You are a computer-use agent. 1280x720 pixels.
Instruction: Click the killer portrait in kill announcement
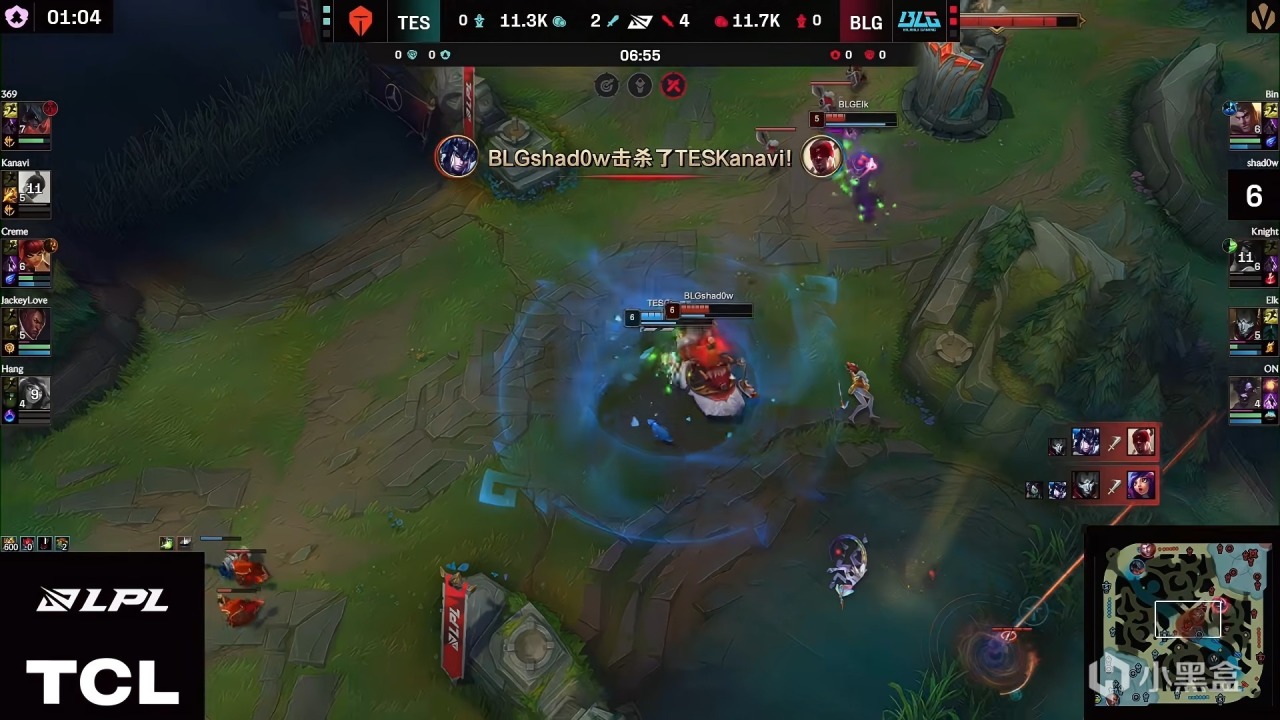point(456,157)
